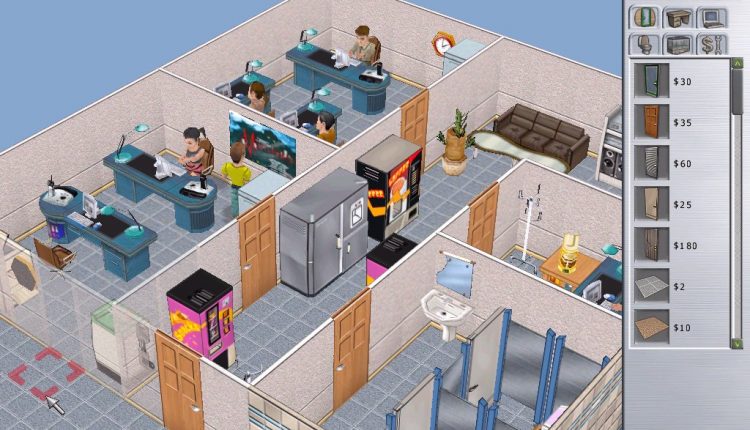Open the dollar and wrench category
This screenshot has height=430, width=750.
click(712, 45)
